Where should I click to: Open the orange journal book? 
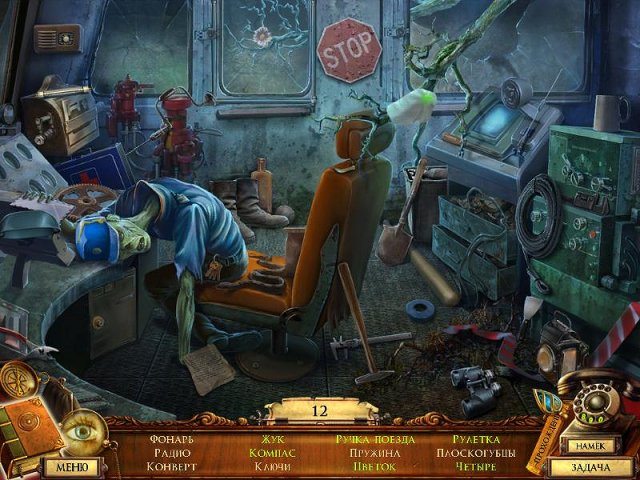[x=27, y=423]
